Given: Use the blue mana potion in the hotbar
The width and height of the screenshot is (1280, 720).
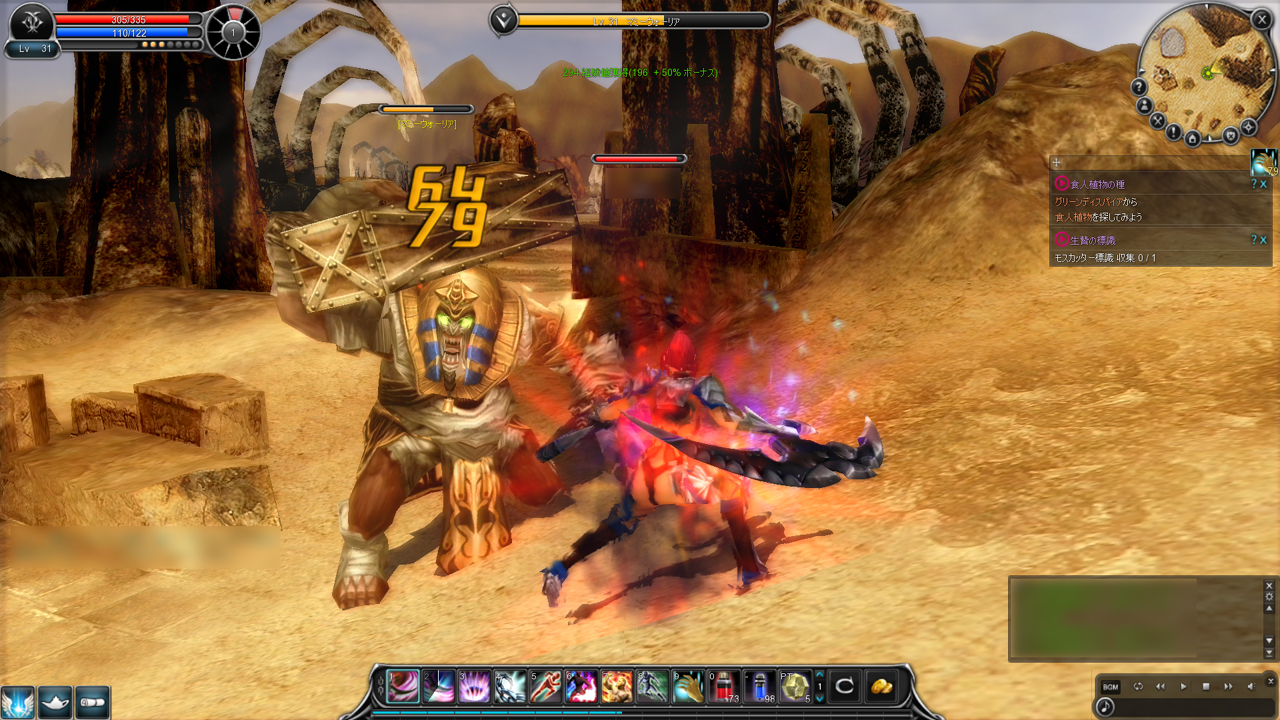Looking at the screenshot, I should pos(760,686).
